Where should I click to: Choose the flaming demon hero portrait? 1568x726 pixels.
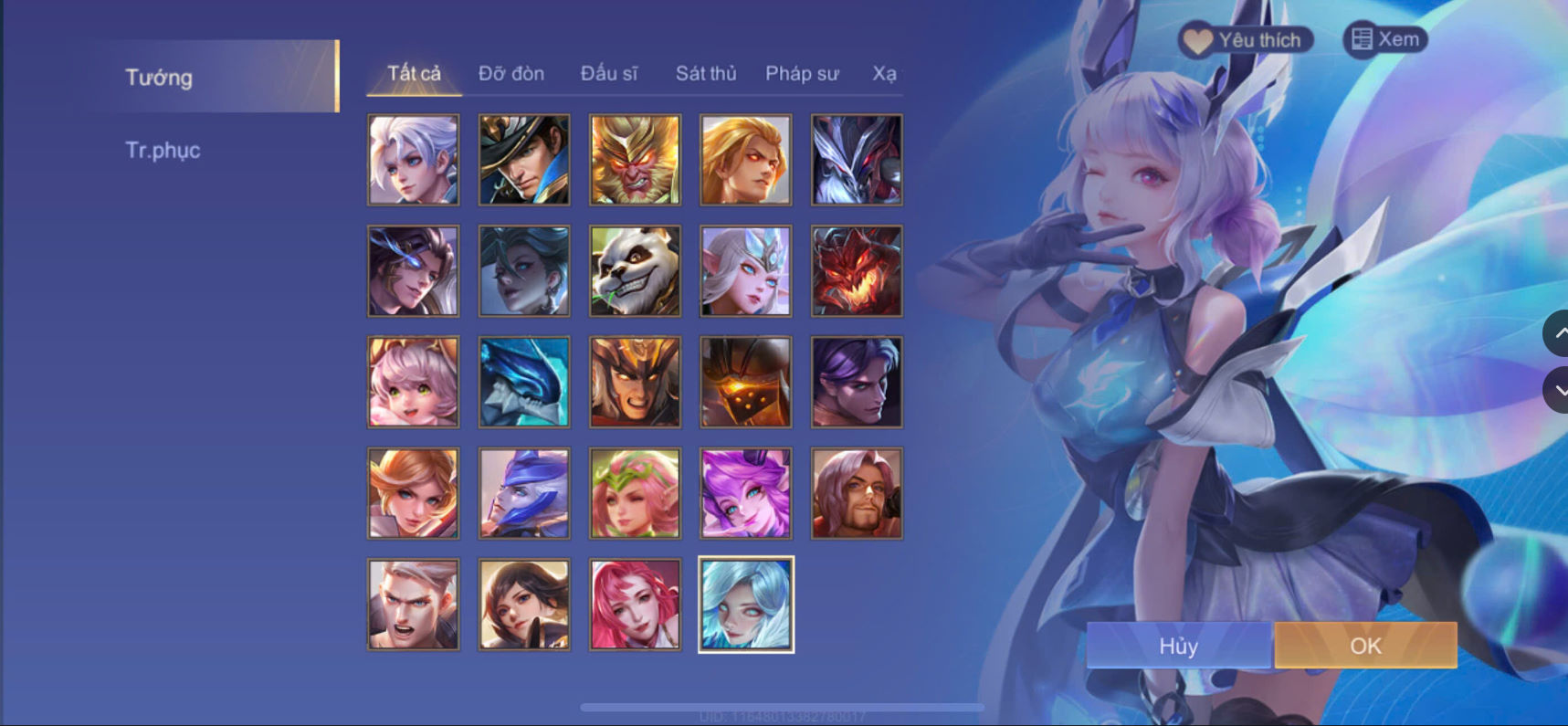coord(856,270)
